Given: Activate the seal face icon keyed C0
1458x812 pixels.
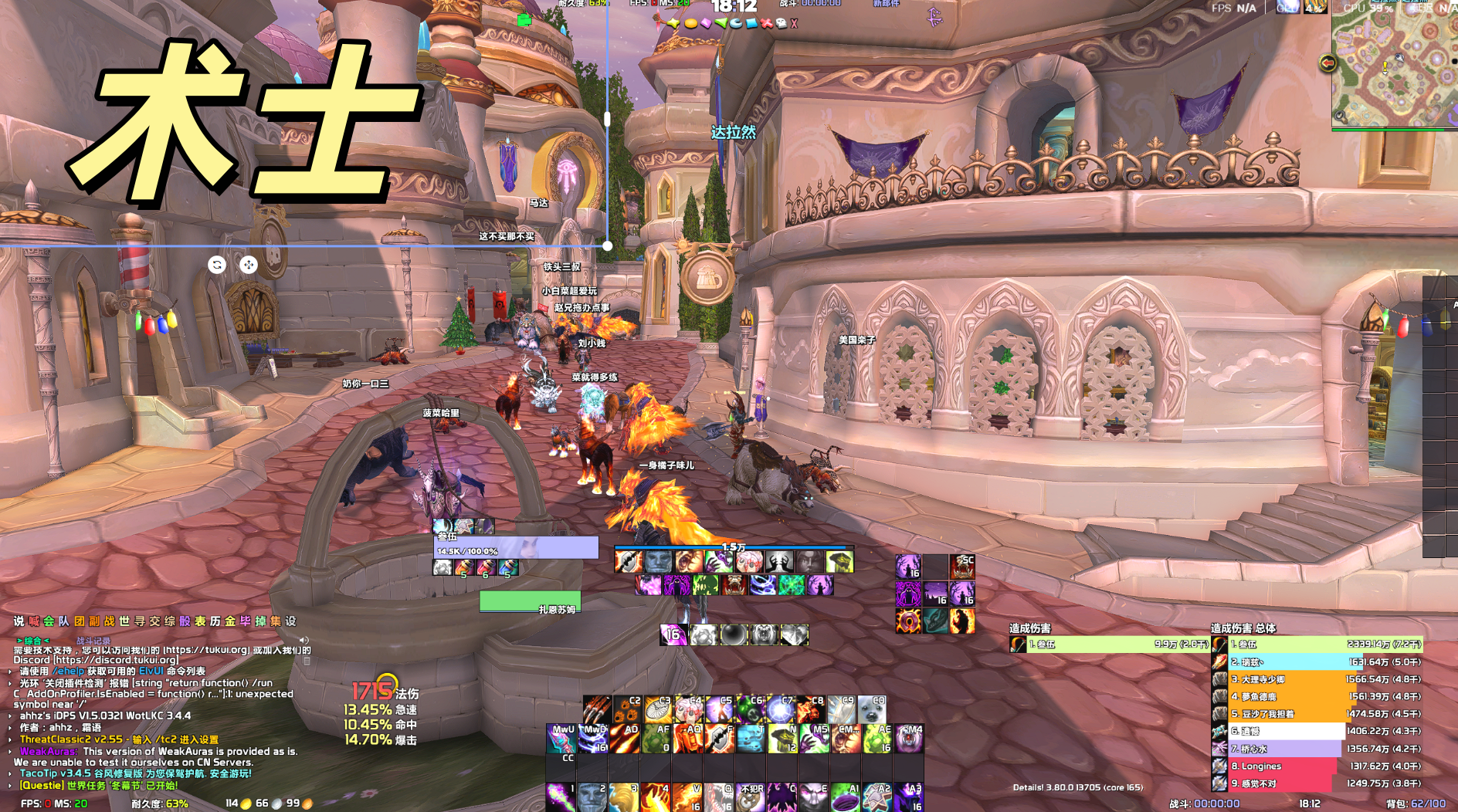Looking at the screenshot, I should [x=872, y=709].
